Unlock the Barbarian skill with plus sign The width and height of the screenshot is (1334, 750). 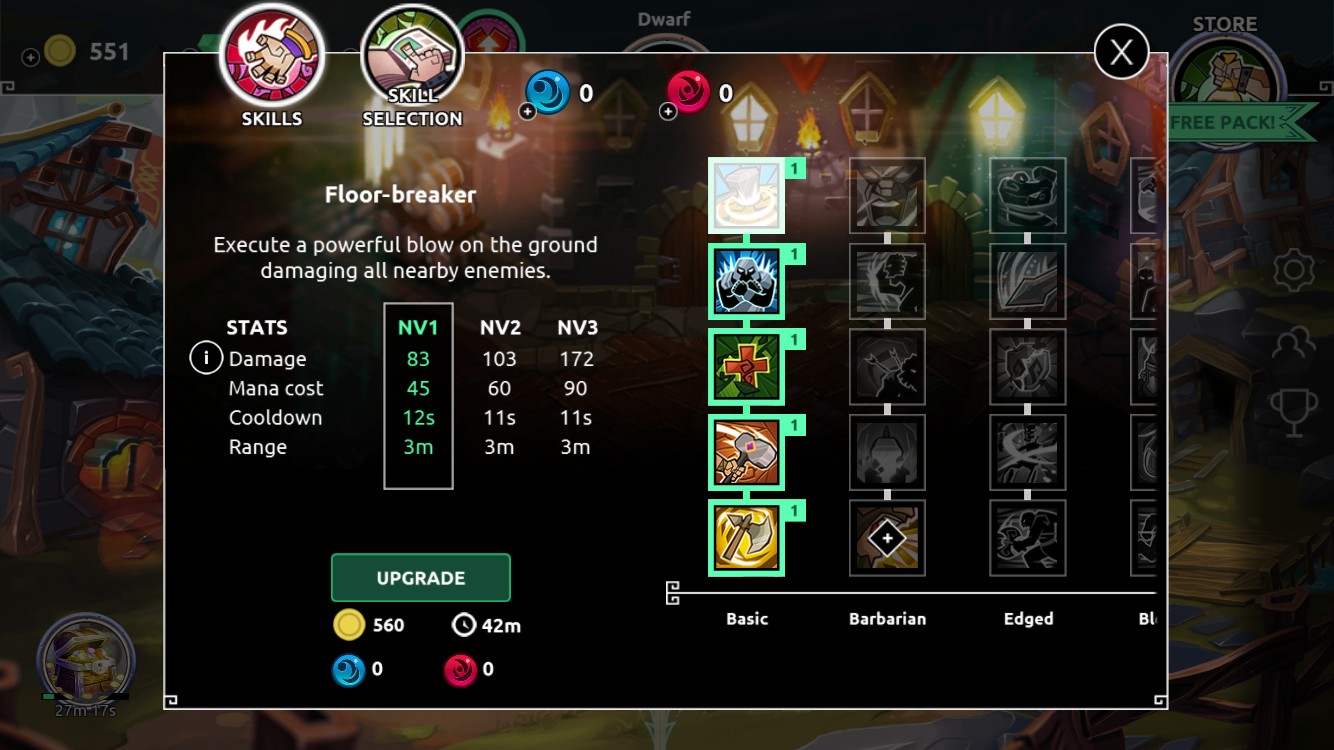887,538
